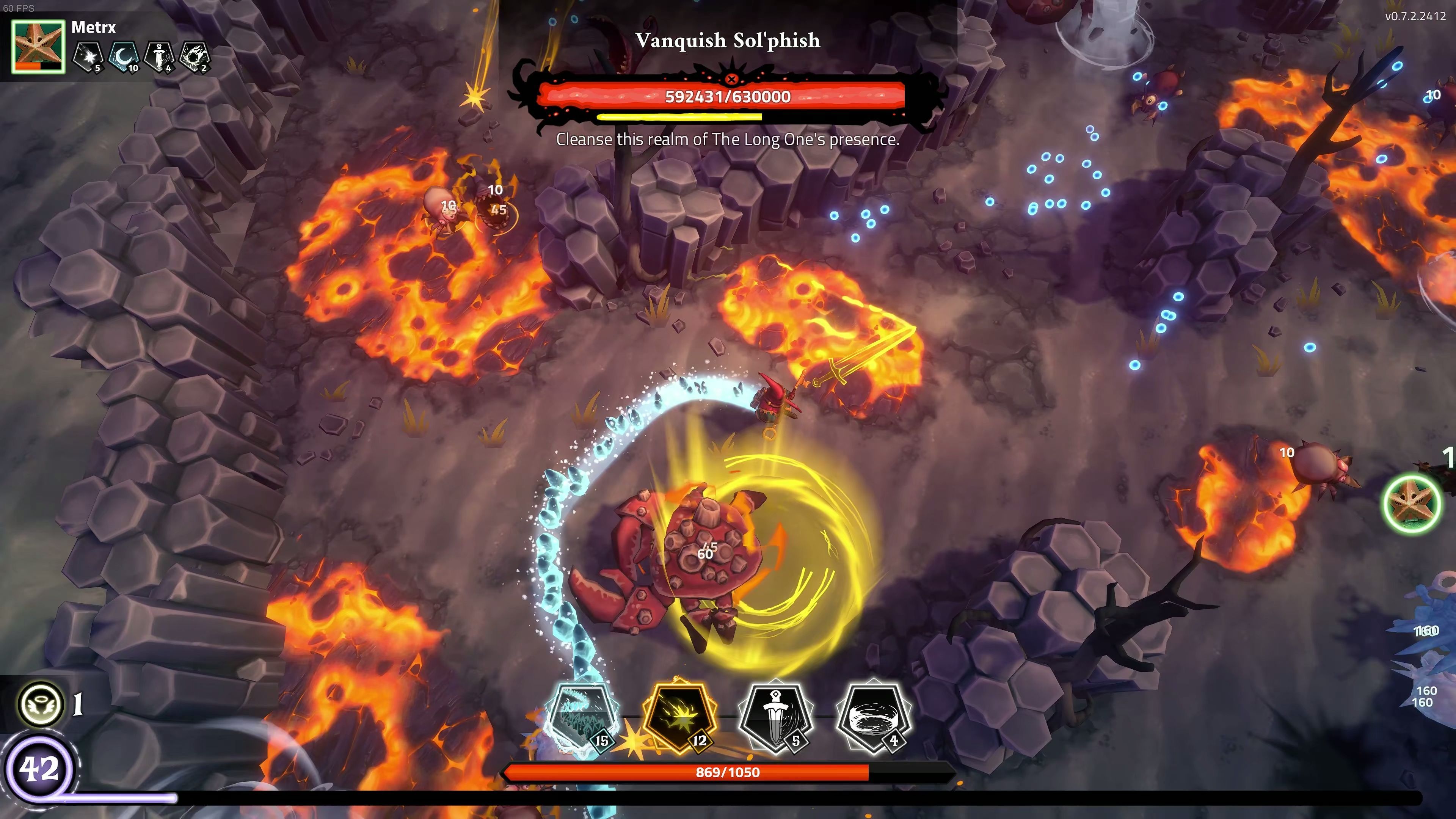Click the winged halo revive icon

click(x=41, y=704)
